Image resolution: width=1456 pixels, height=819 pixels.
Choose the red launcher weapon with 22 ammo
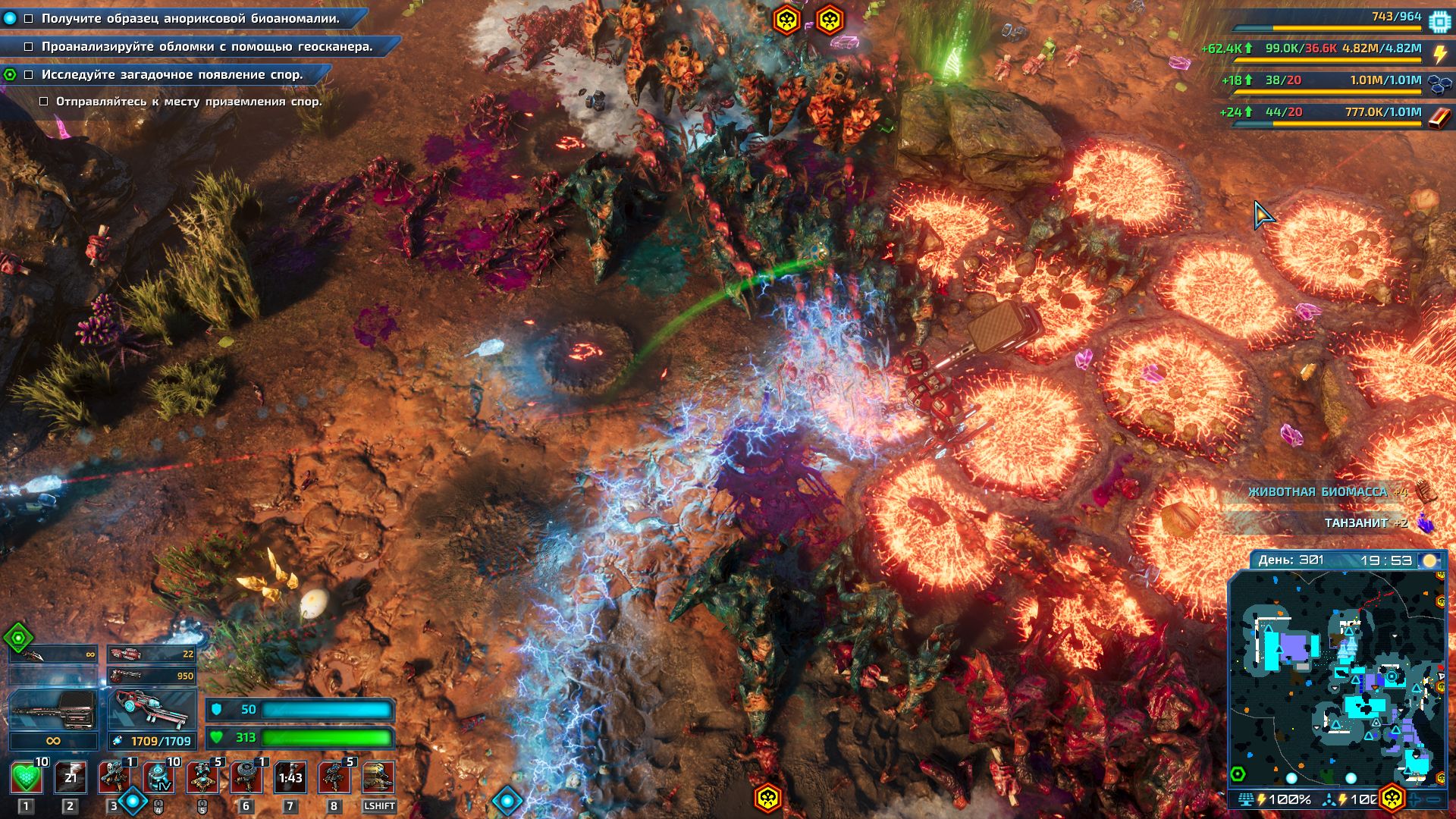(x=152, y=654)
